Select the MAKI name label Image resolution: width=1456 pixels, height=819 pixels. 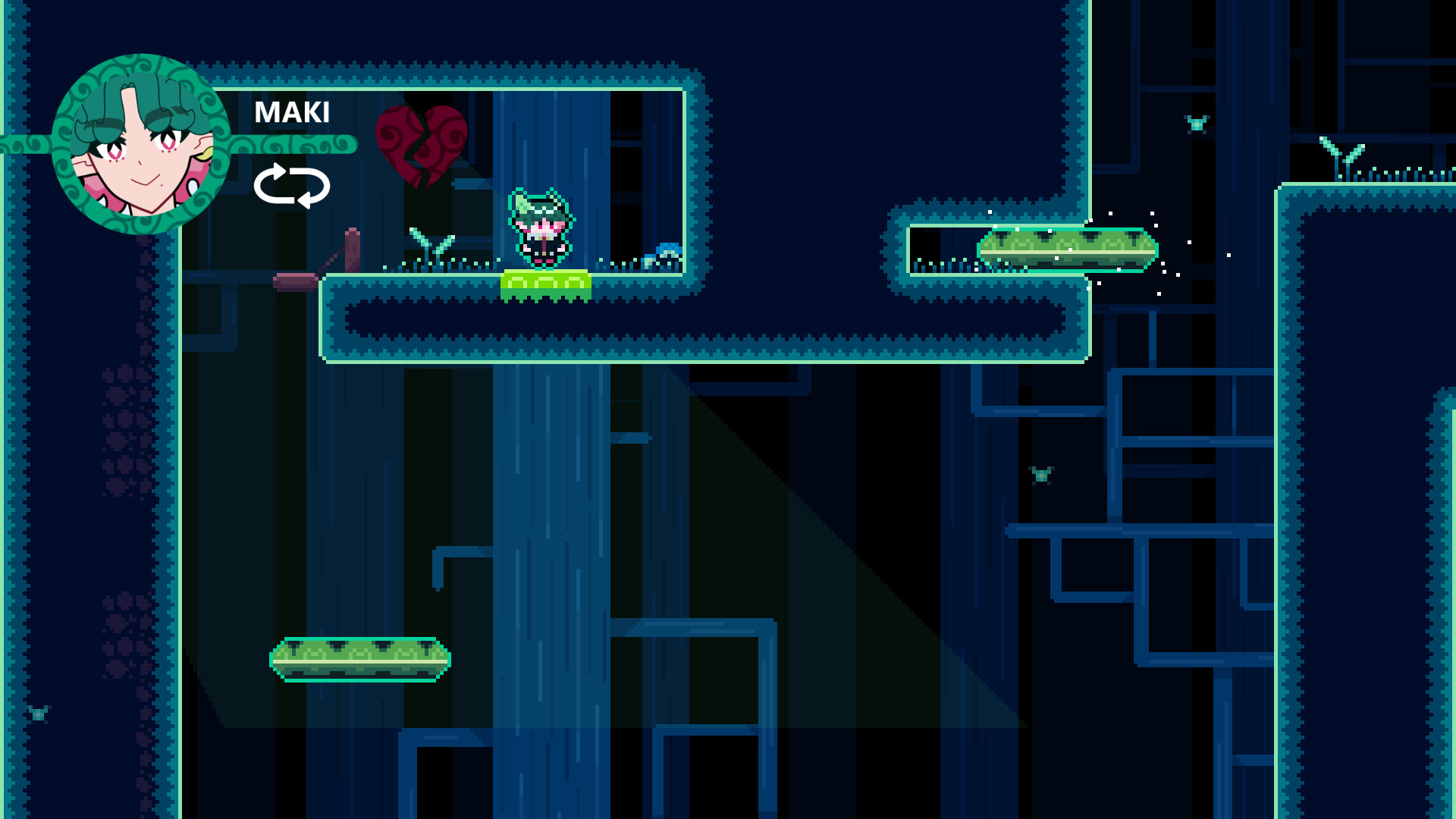(292, 114)
